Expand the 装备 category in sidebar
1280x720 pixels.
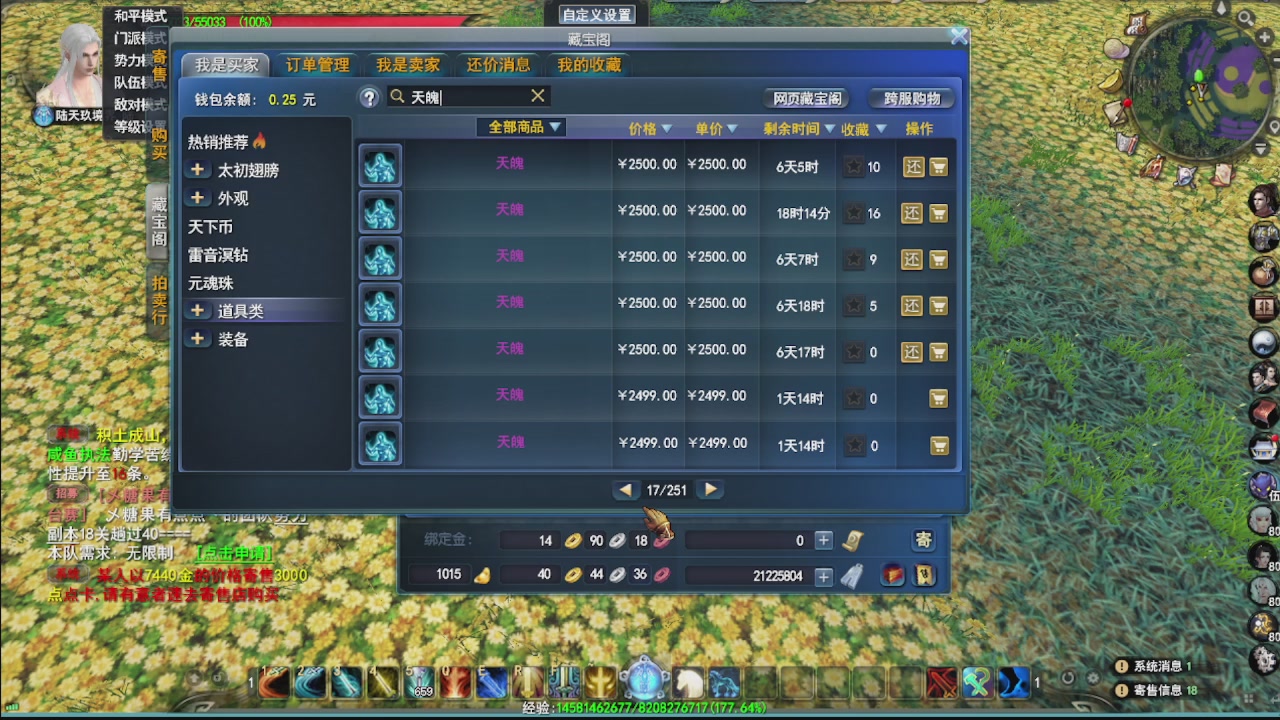pos(197,338)
